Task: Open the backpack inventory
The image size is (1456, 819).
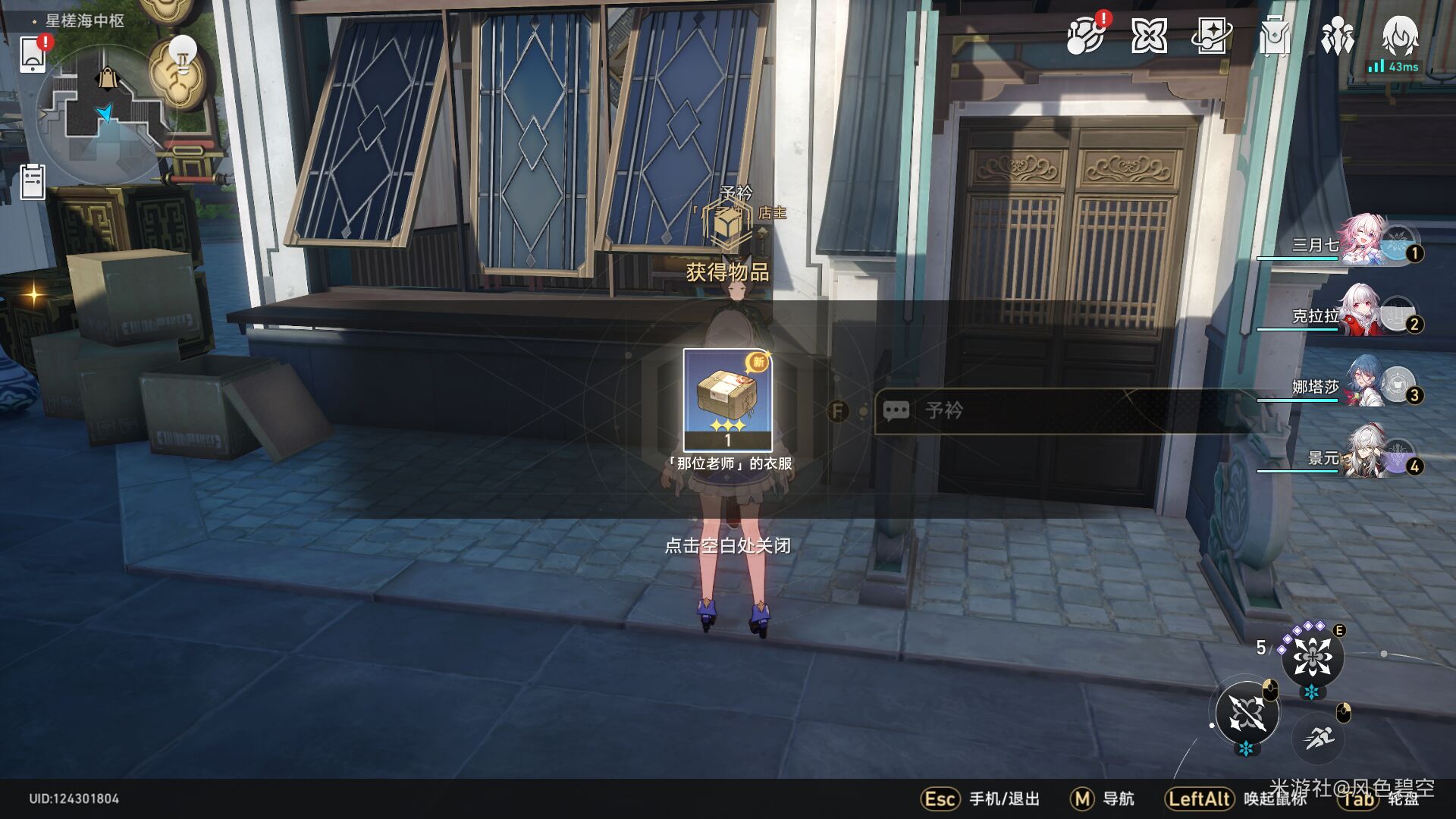Action: point(1274,36)
